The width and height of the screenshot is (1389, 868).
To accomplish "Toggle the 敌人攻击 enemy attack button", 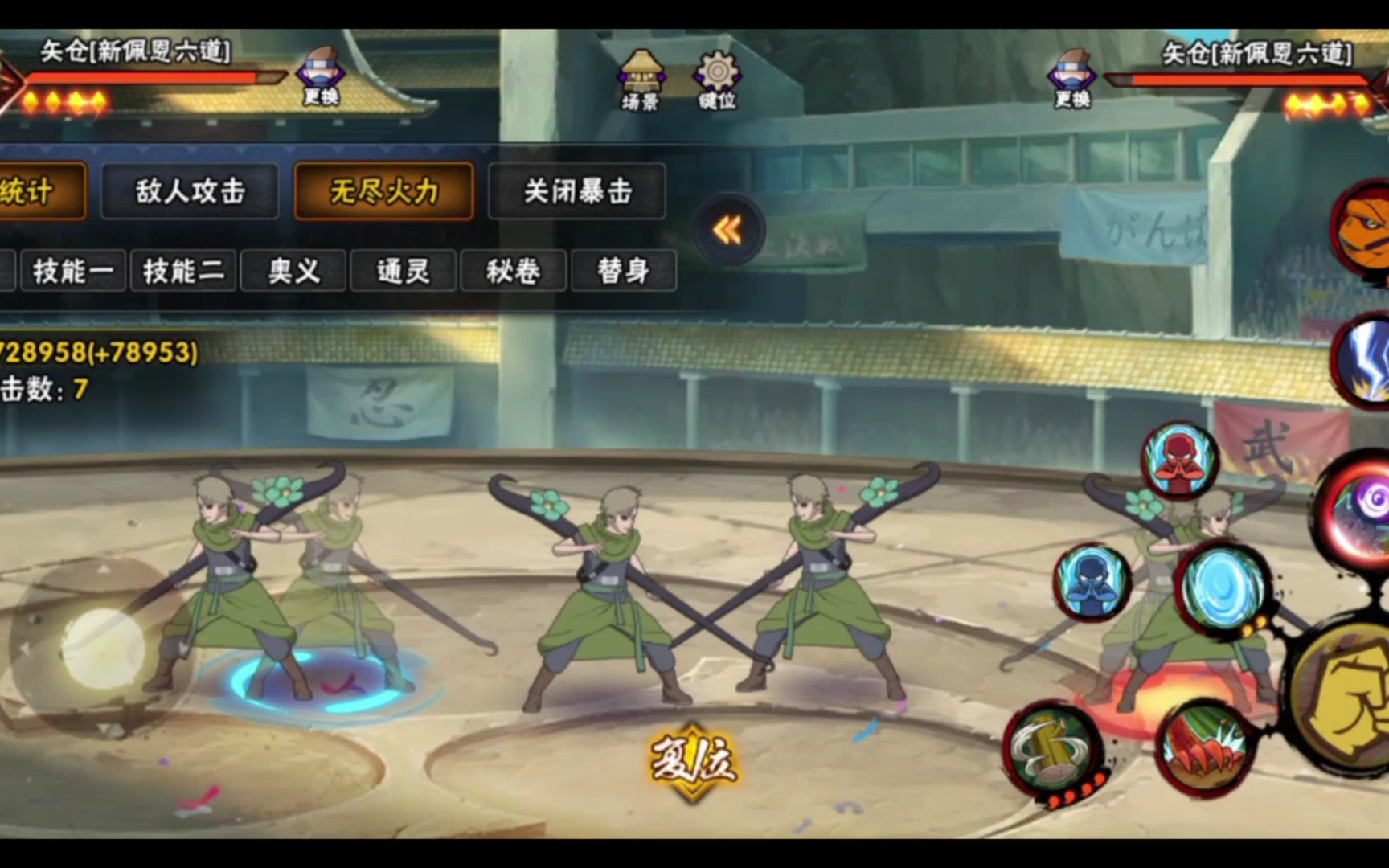I will (190, 191).
